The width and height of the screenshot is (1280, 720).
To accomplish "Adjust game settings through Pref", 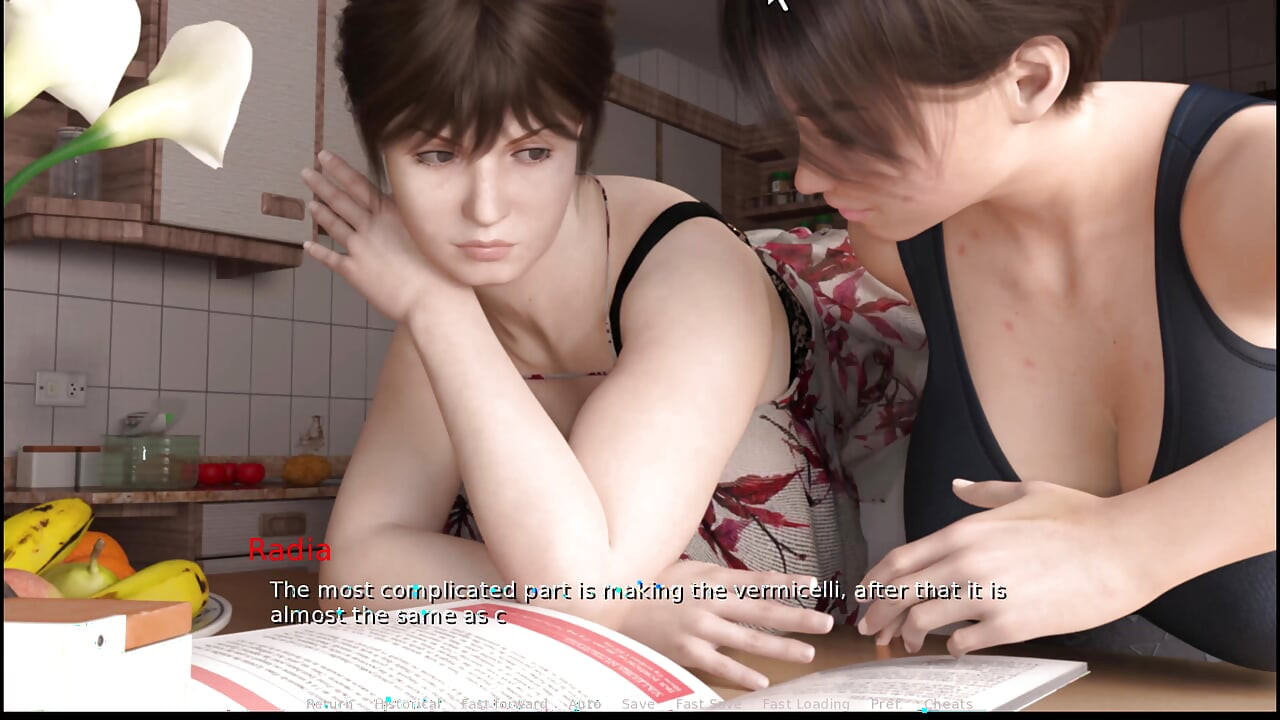I will 887,704.
